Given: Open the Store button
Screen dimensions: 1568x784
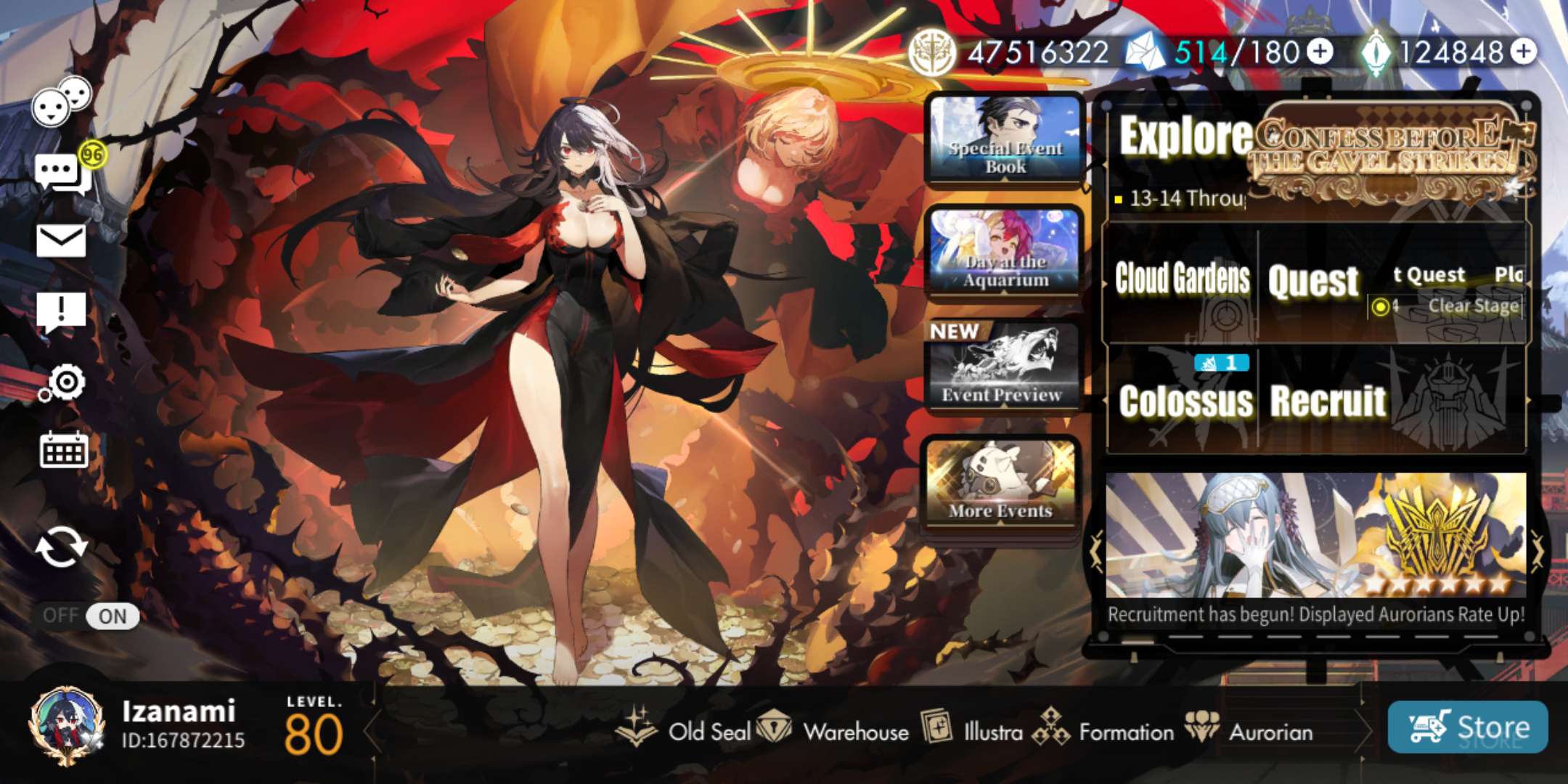Looking at the screenshot, I should (x=1467, y=727).
